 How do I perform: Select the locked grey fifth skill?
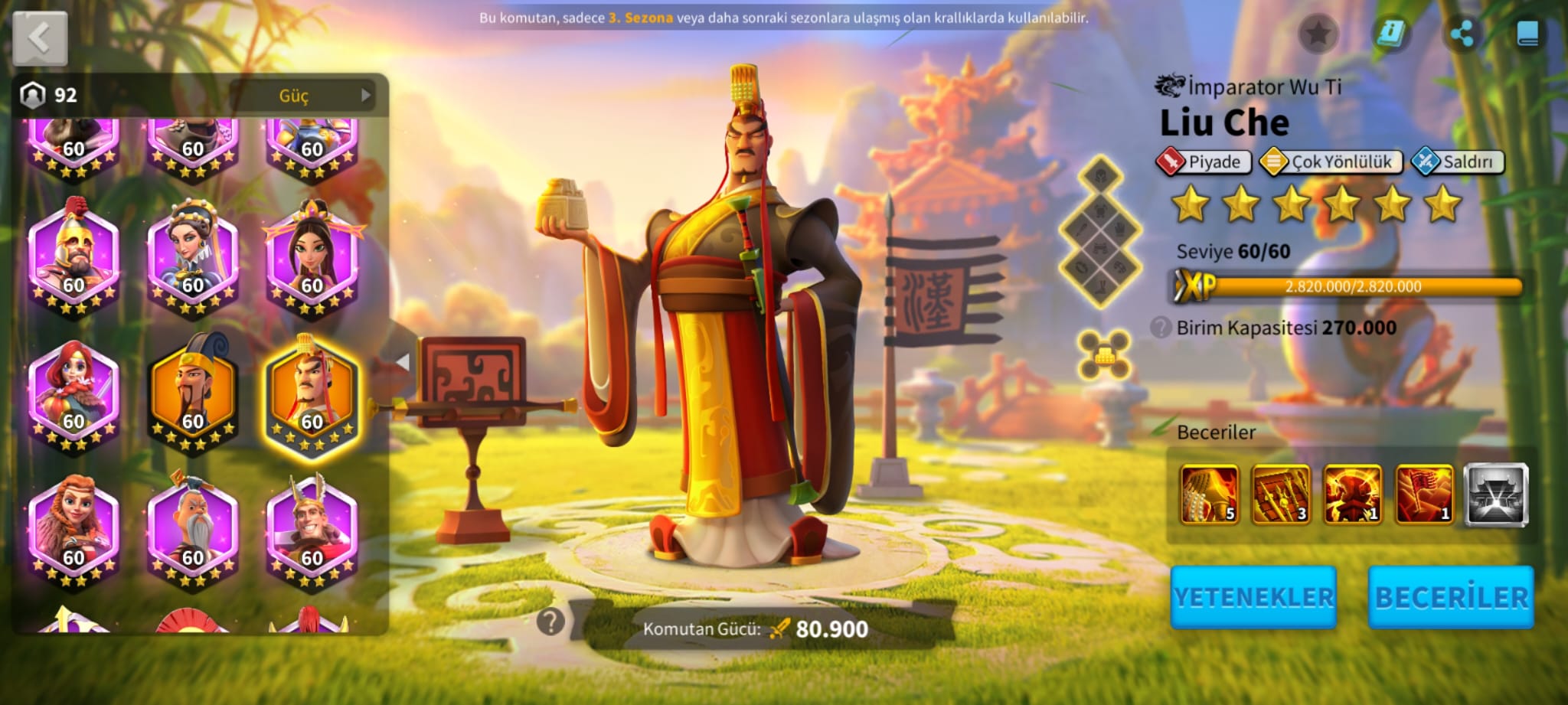pos(1496,494)
